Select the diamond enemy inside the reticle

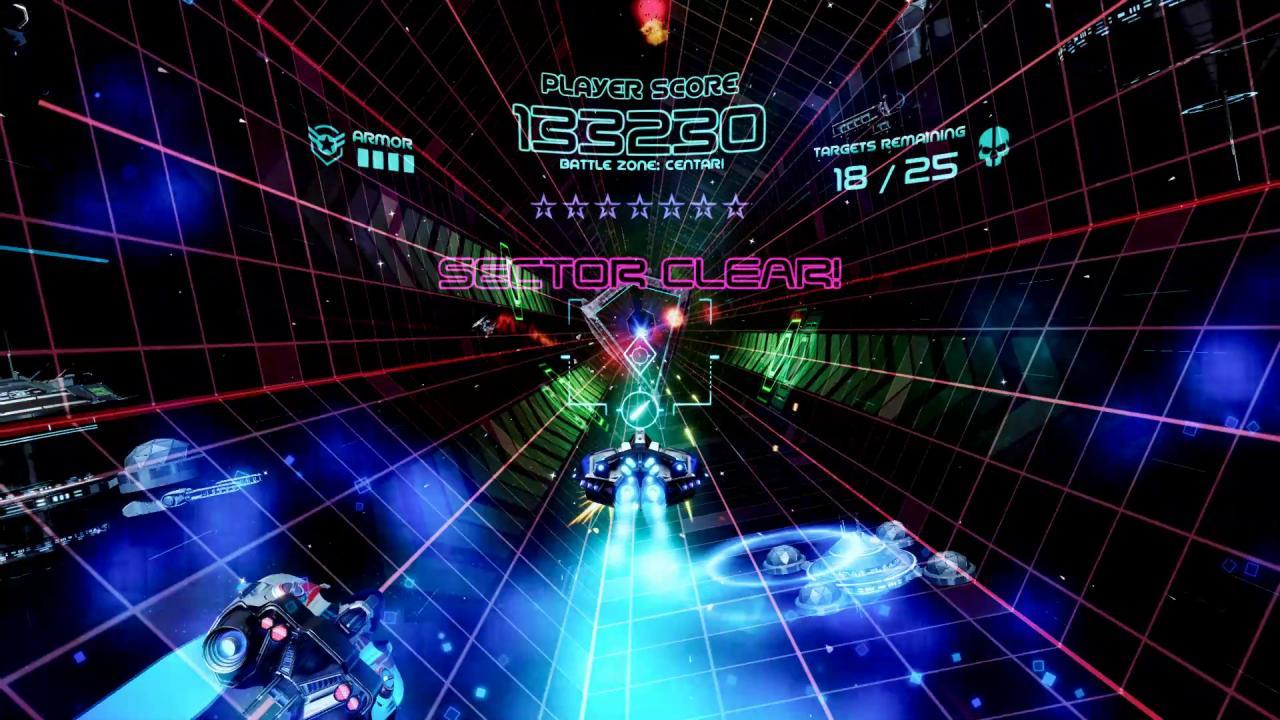tap(640, 354)
